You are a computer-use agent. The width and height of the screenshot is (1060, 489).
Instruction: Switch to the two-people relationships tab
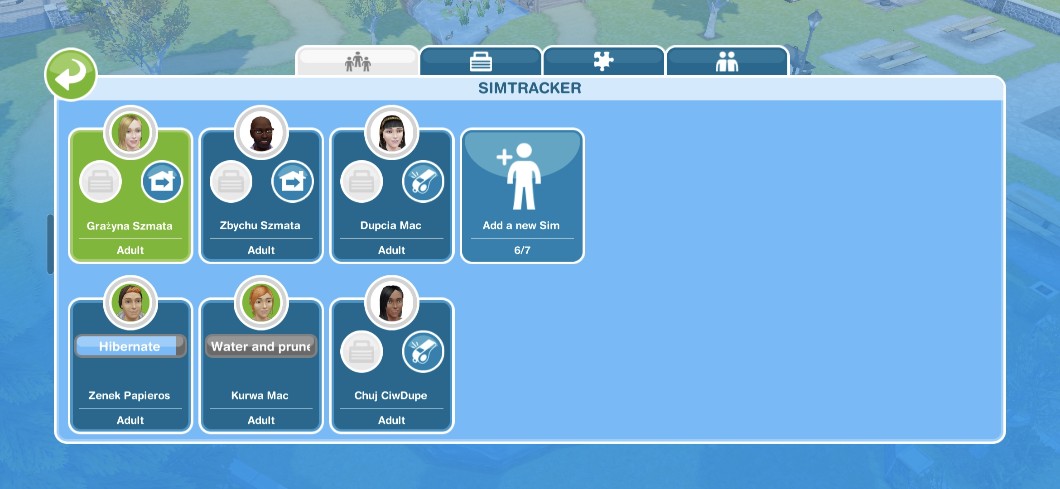pyautogui.click(x=727, y=61)
